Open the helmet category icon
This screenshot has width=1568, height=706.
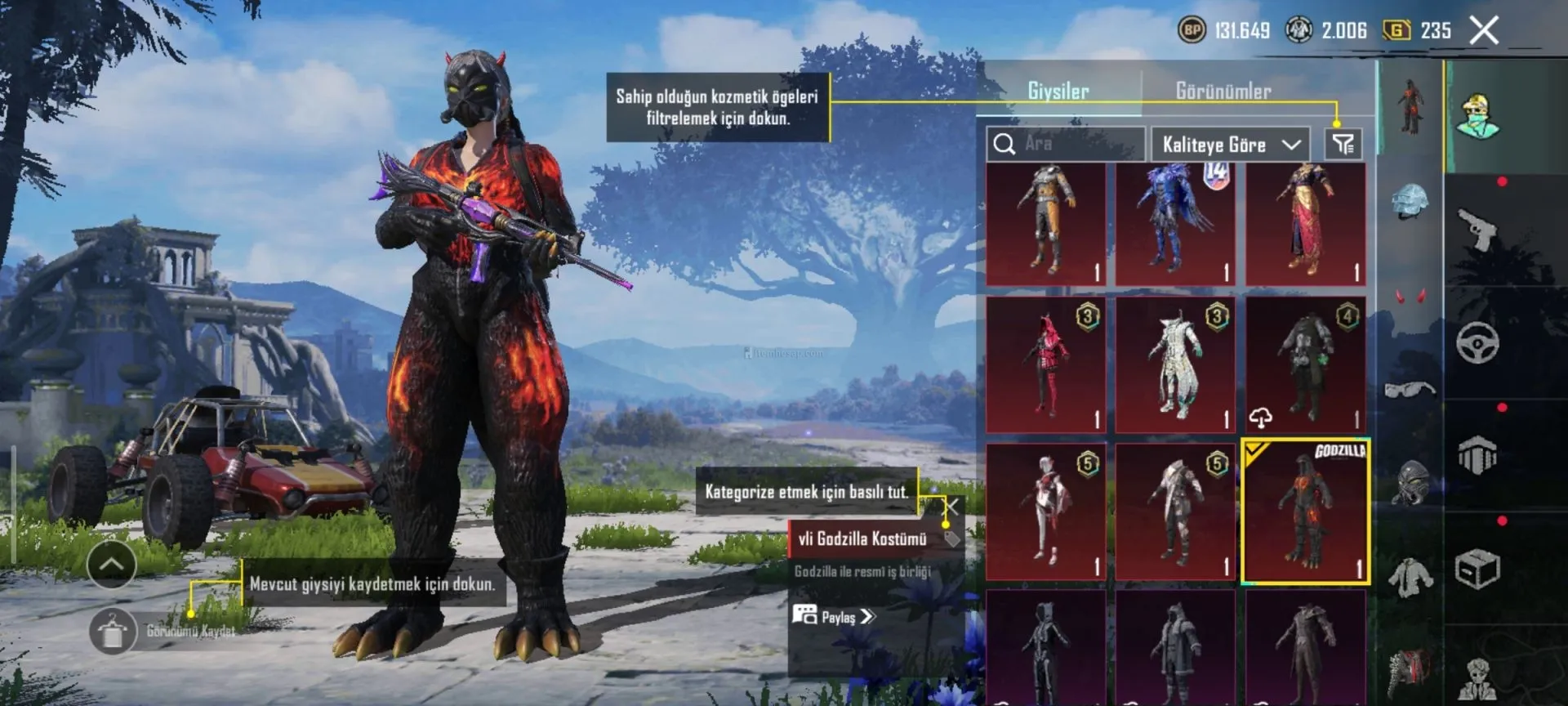point(1410,202)
